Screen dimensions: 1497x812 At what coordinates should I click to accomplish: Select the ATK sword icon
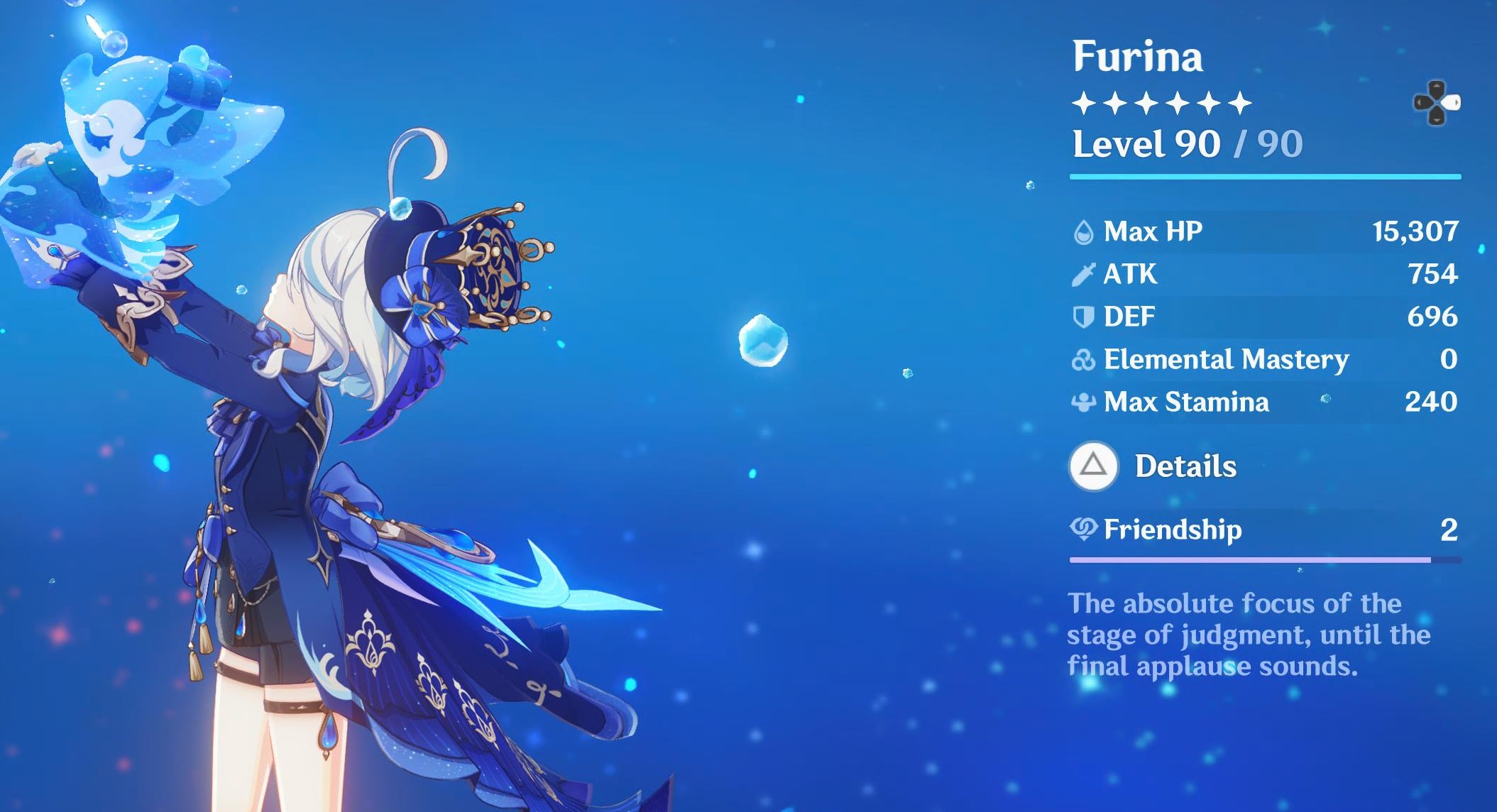(x=1084, y=273)
